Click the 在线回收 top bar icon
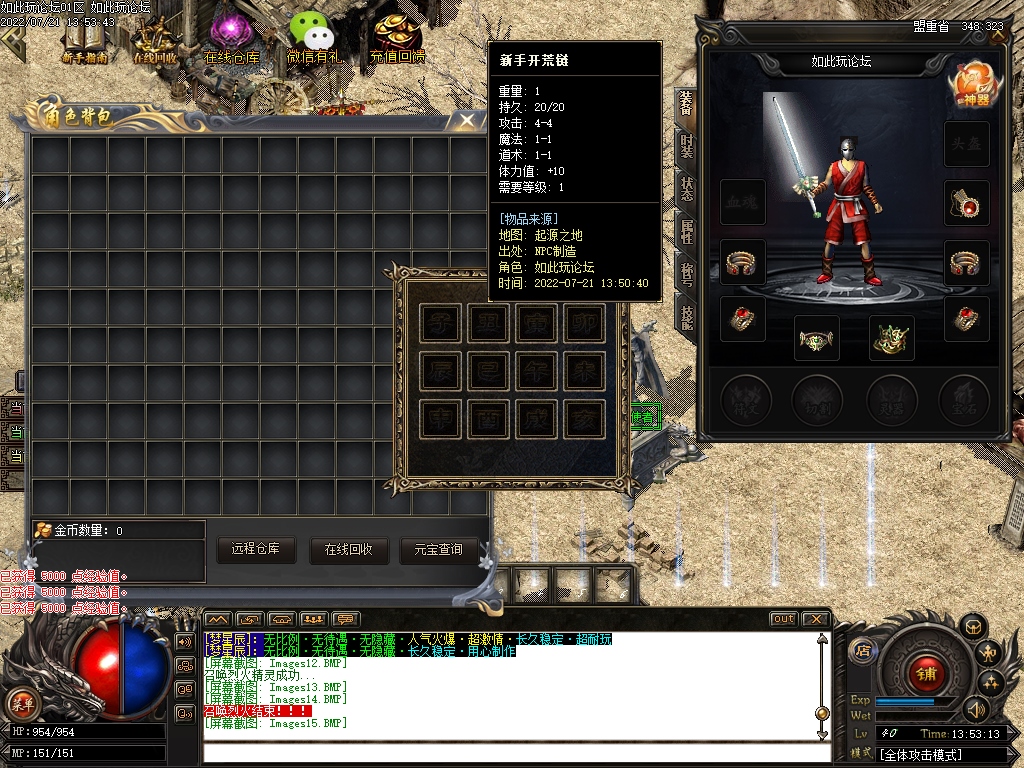1024x768 pixels. pos(155,39)
